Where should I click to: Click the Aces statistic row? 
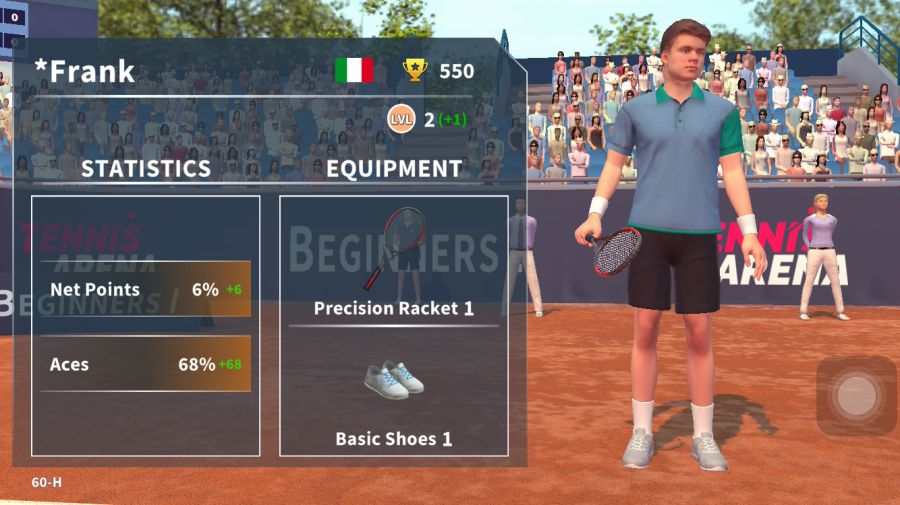146,364
